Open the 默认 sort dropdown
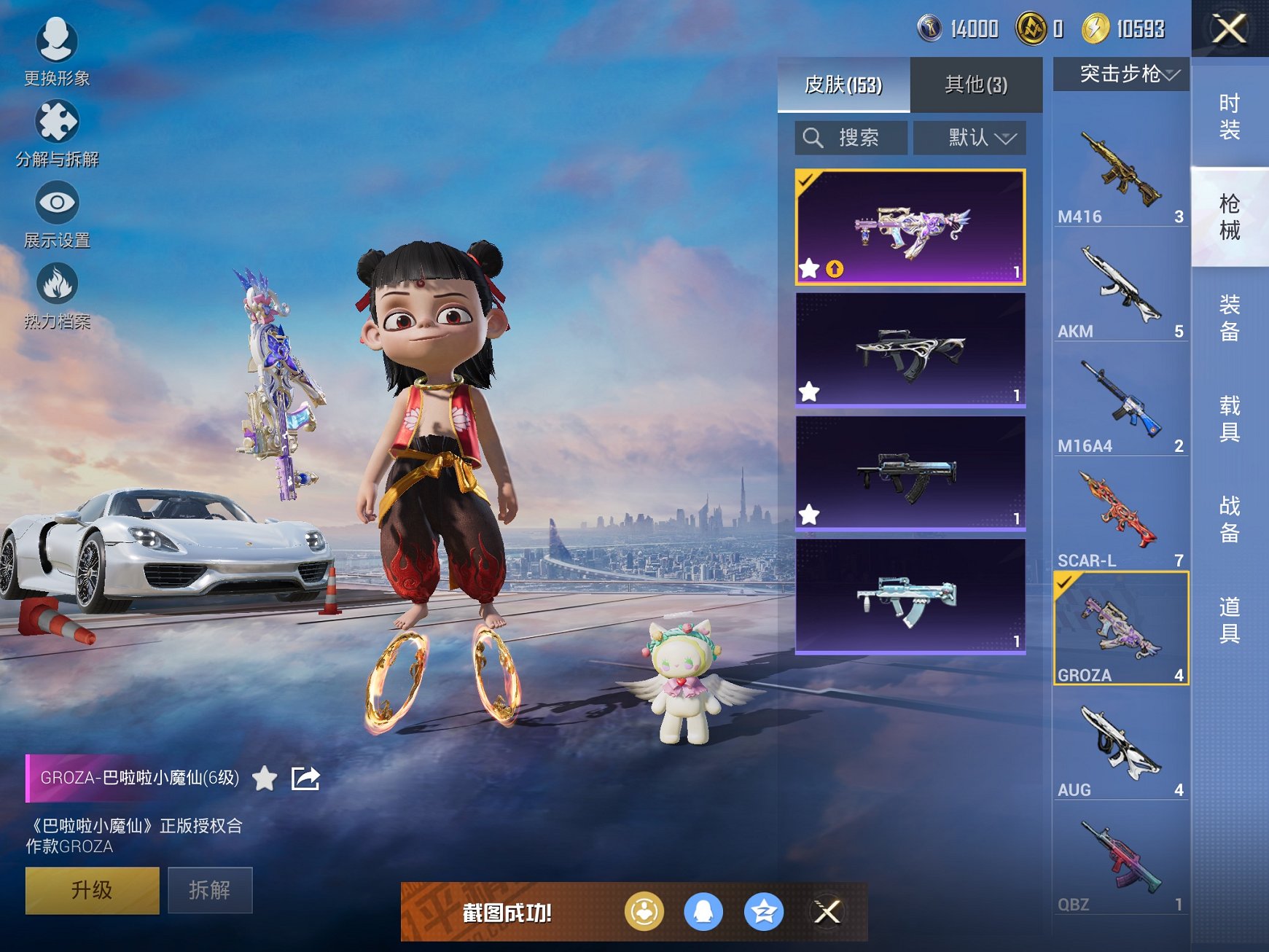Image resolution: width=1269 pixels, height=952 pixels. click(x=969, y=138)
